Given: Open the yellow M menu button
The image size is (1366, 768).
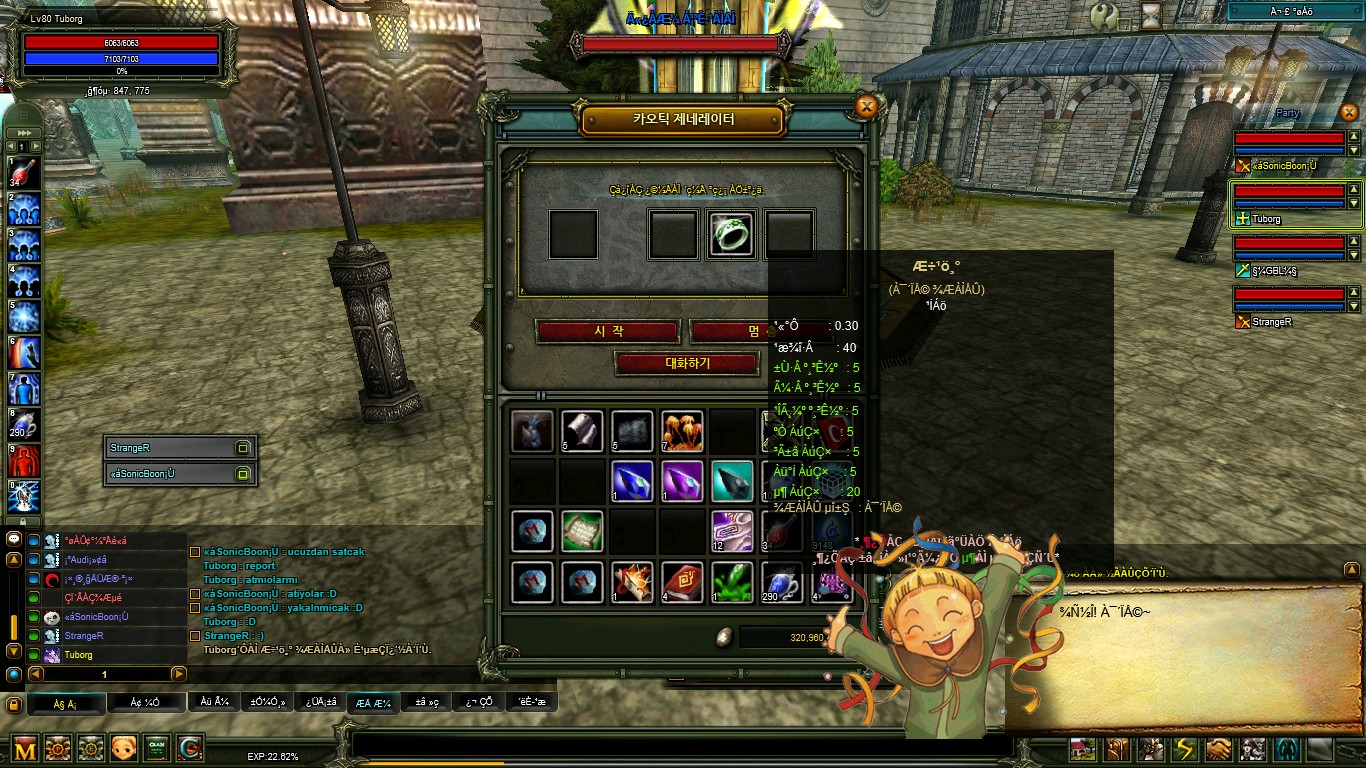Looking at the screenshot, I should [25, 748].
